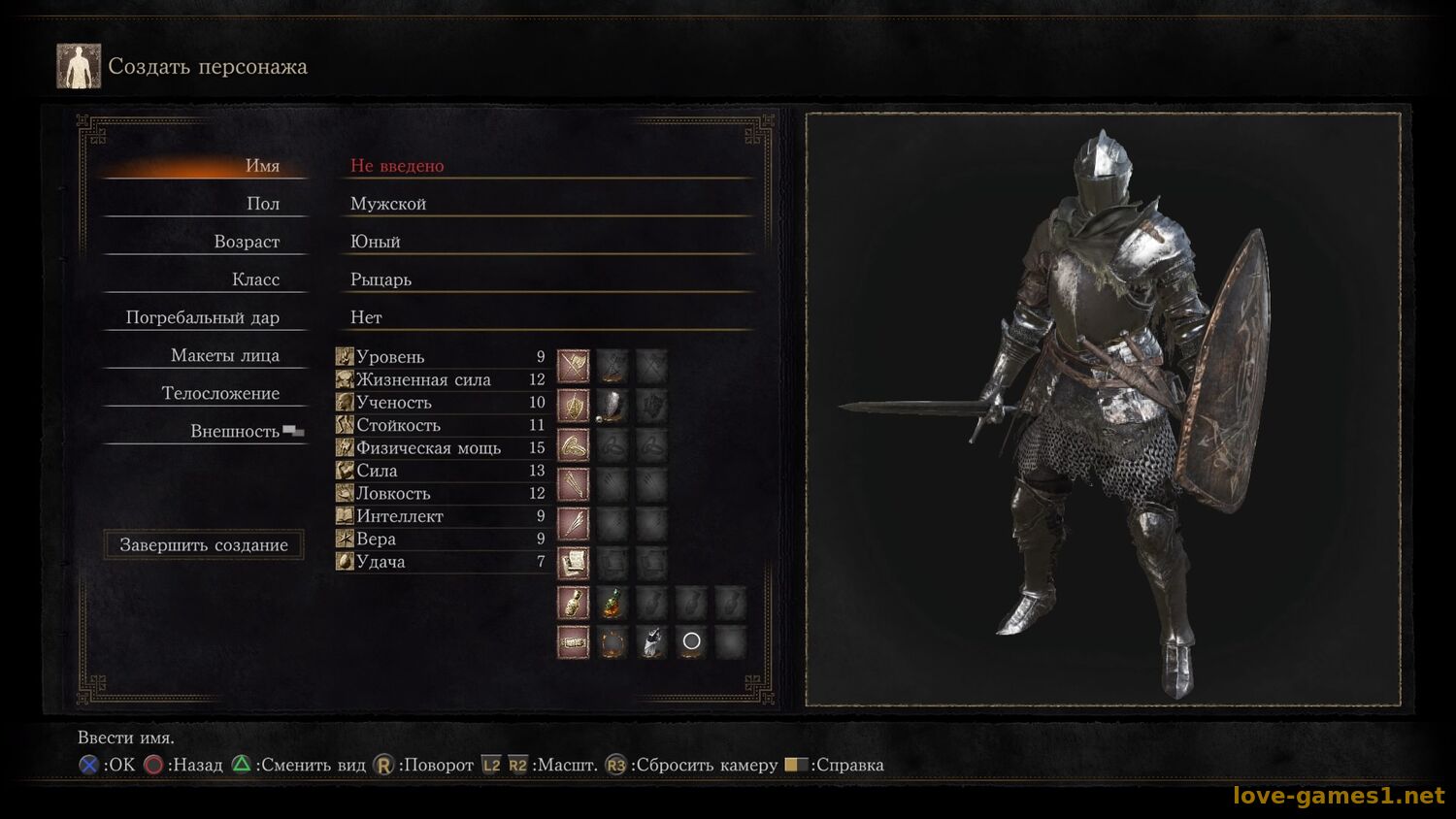This screenshot has width=1456, height=819.
Task: Open the Внешность appearance editor
Action: click(x=234, y=431)
